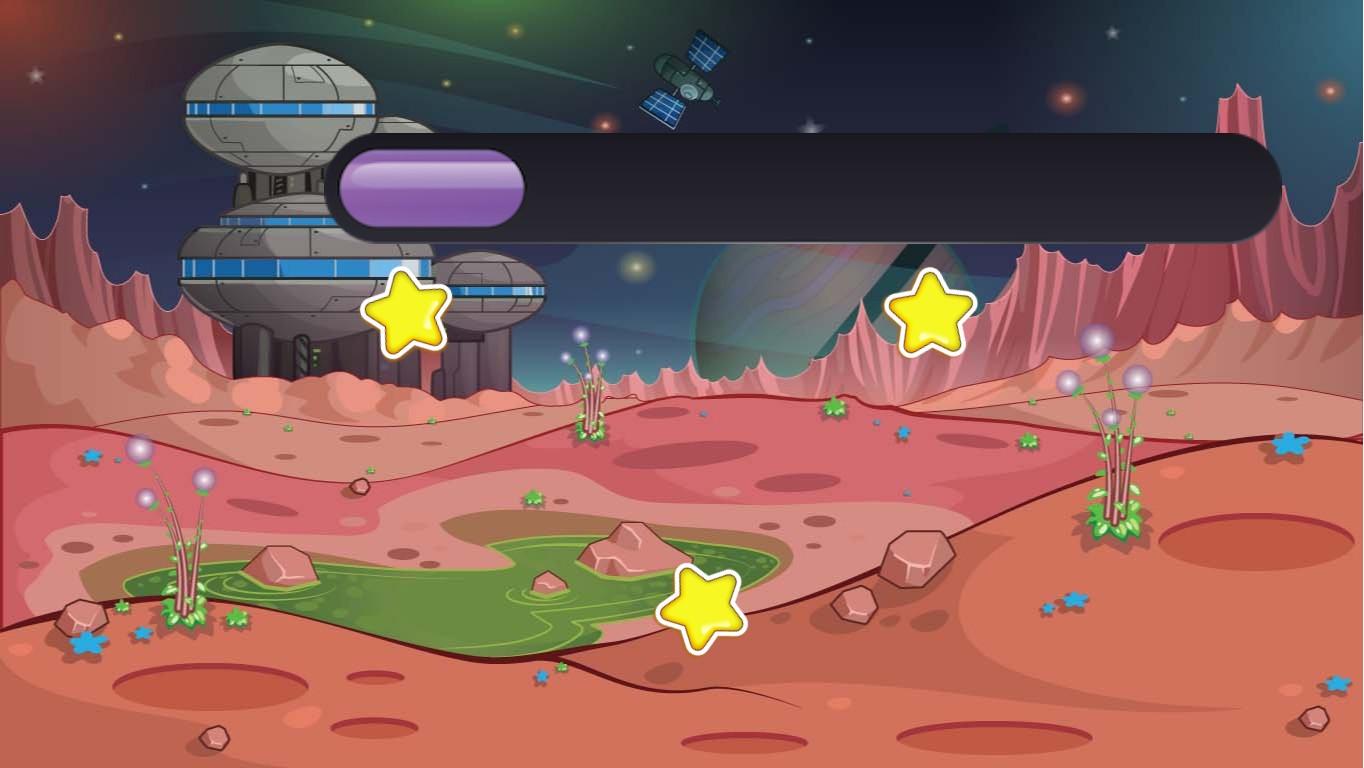1364x768 pixels.
Task: Click the empty part of the progress bar
Action: point(900,188)
